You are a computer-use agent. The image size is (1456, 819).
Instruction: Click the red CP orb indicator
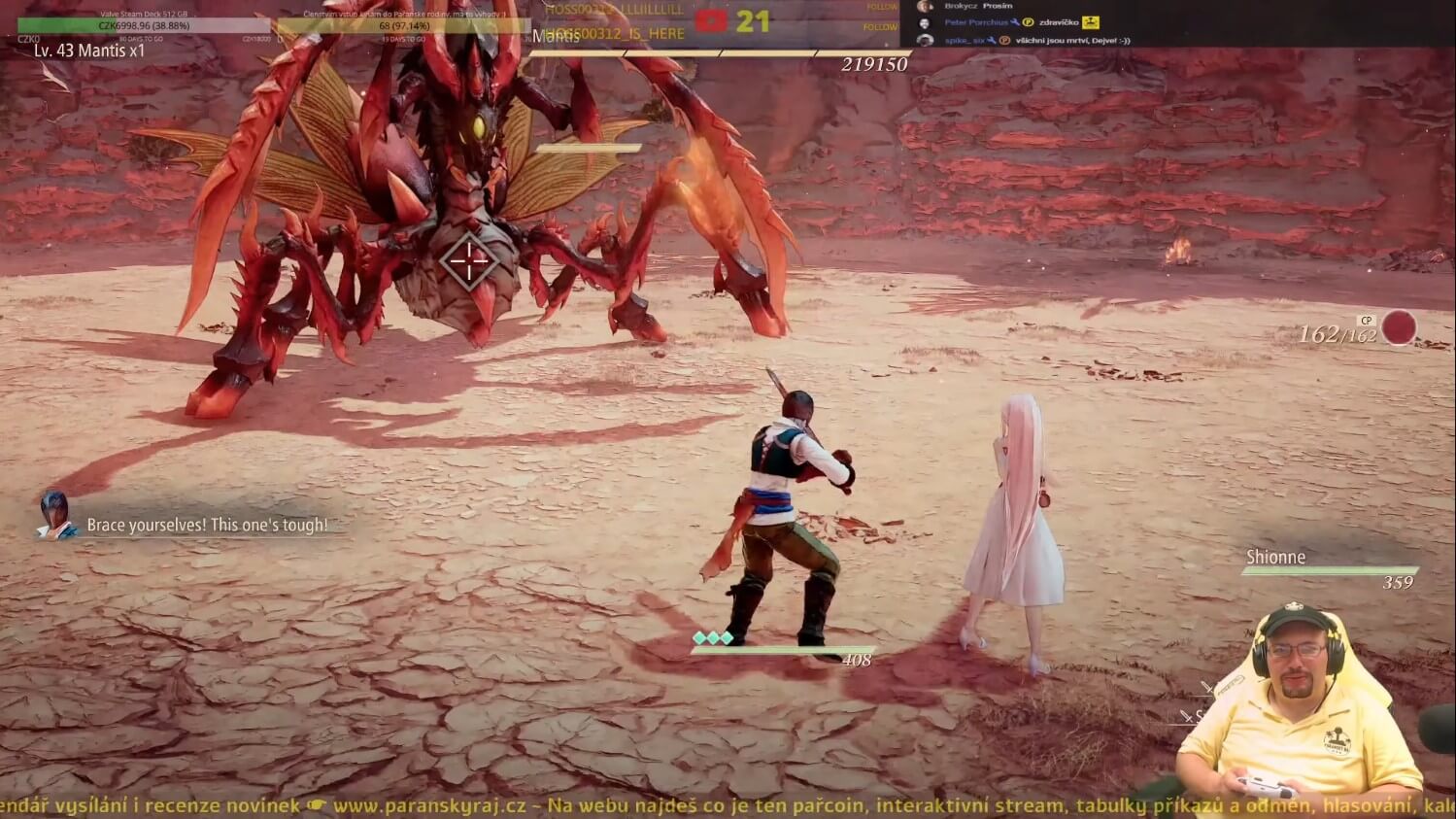click(x=1399, y=328)
